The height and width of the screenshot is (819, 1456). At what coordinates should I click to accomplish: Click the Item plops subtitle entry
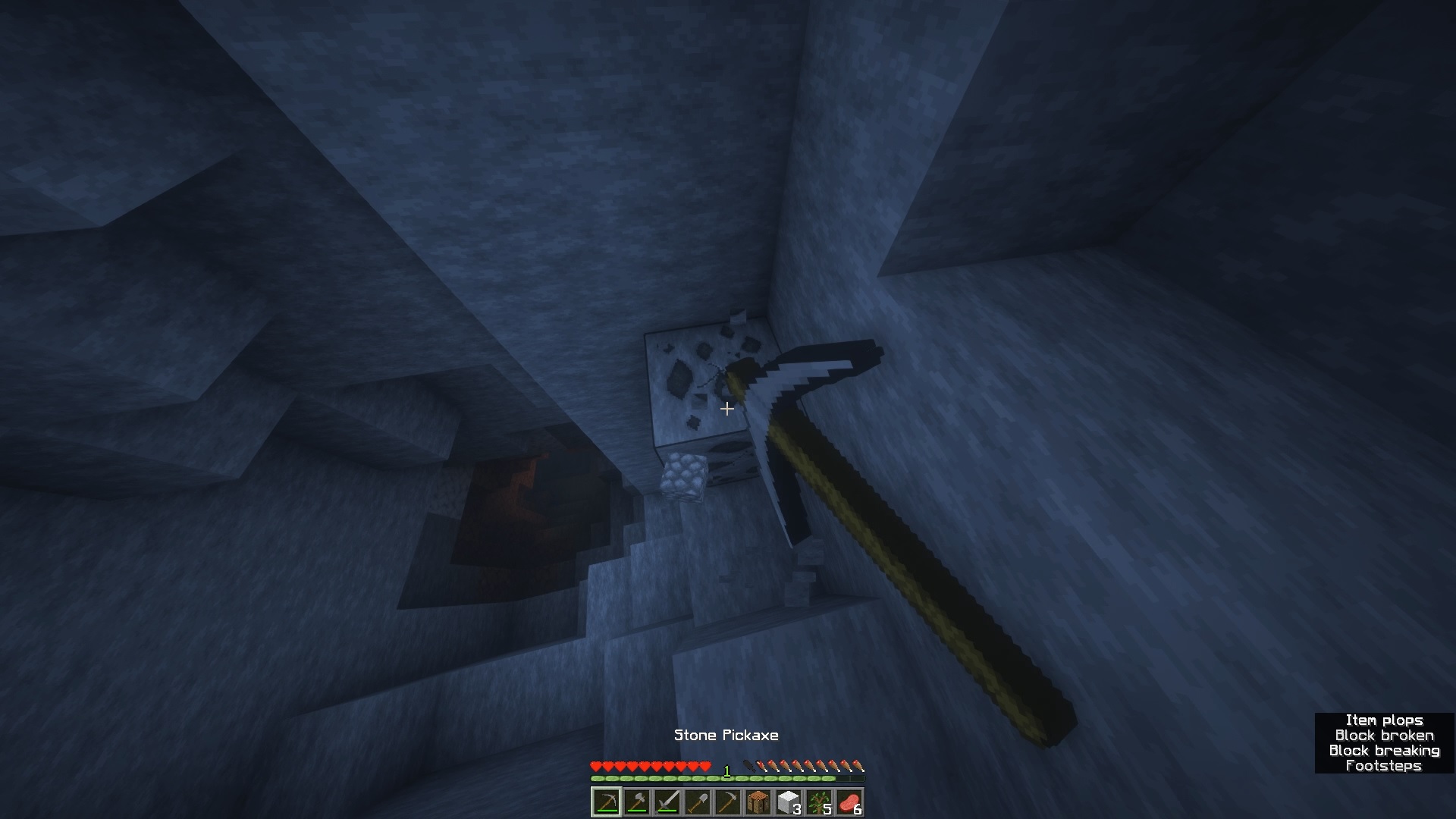point(1387,720)
